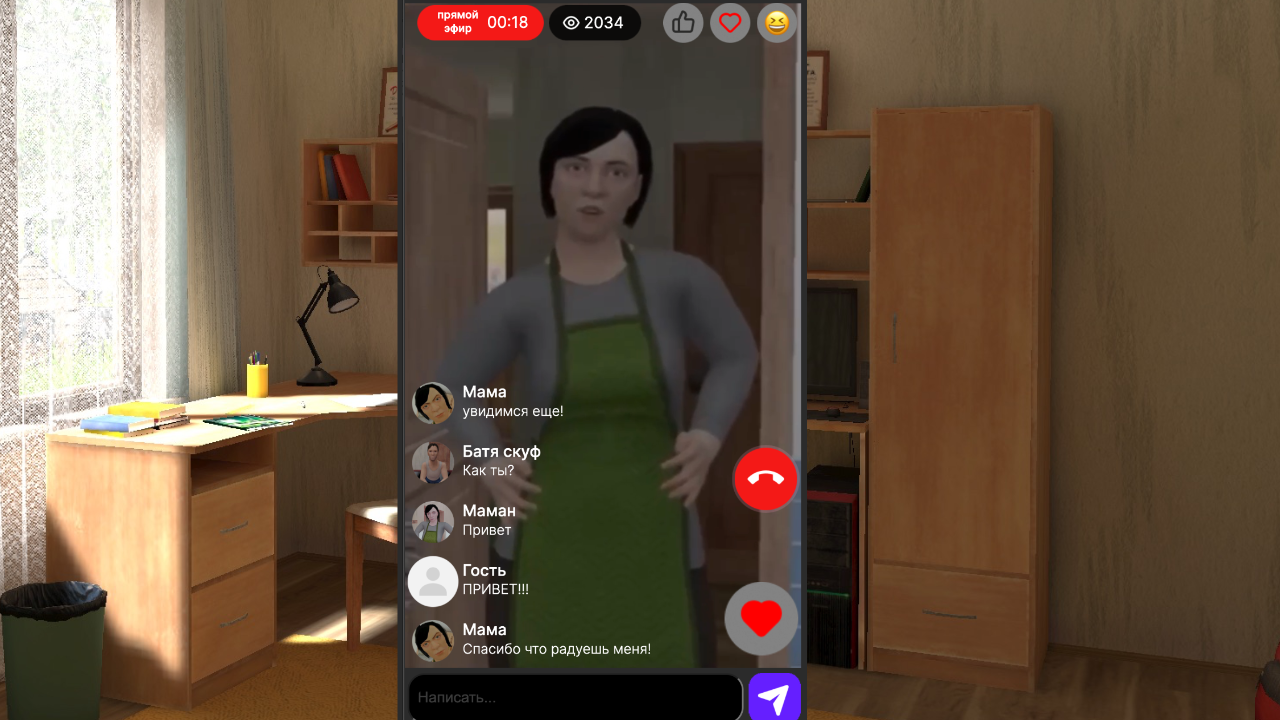Open Мама's profile avatar in chat

[x=433, y=403]
